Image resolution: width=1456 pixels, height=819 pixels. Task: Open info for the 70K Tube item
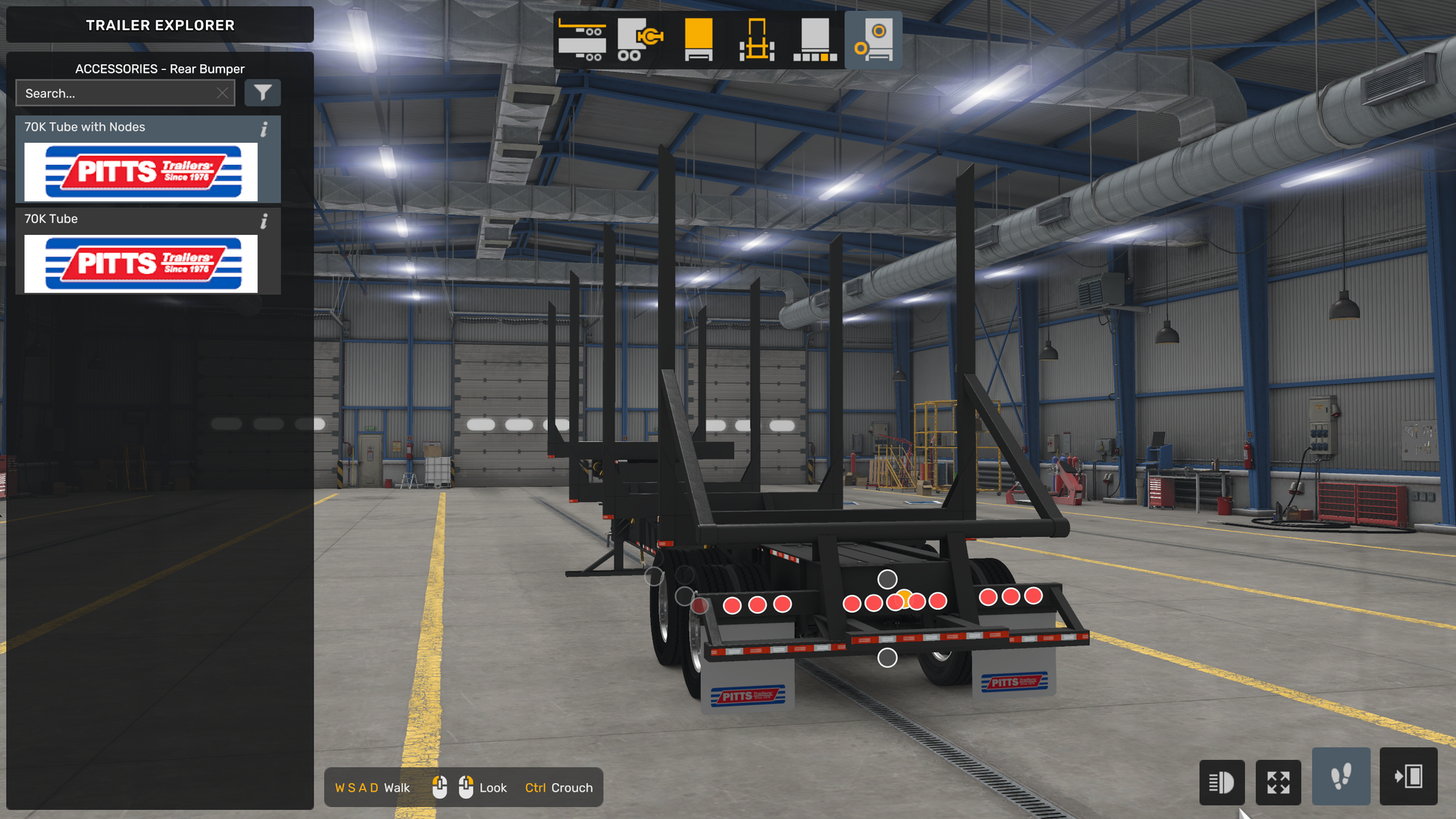(x=264, y=221)
